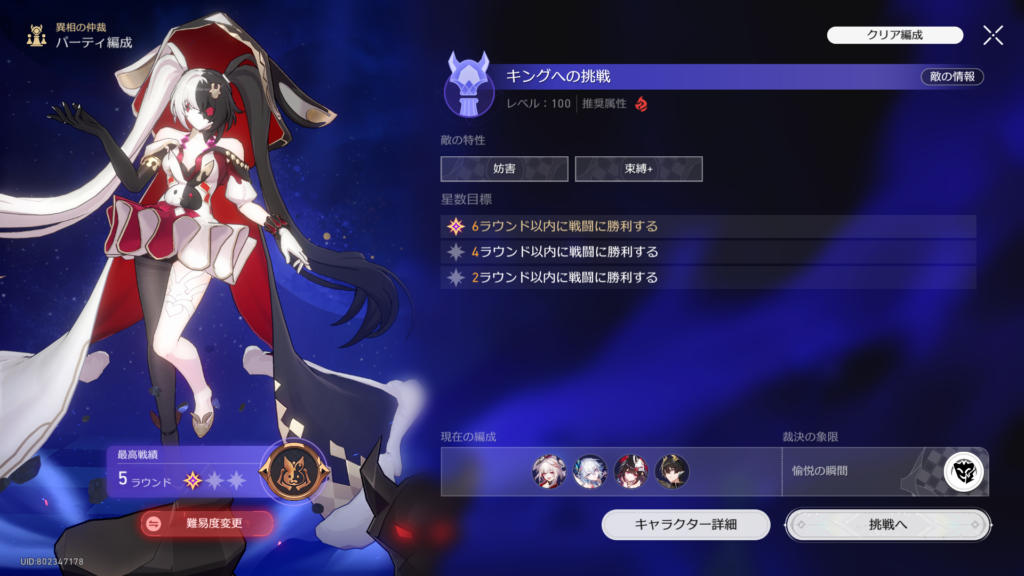Select the 妨害 enemy trait tag

point(504,169)
